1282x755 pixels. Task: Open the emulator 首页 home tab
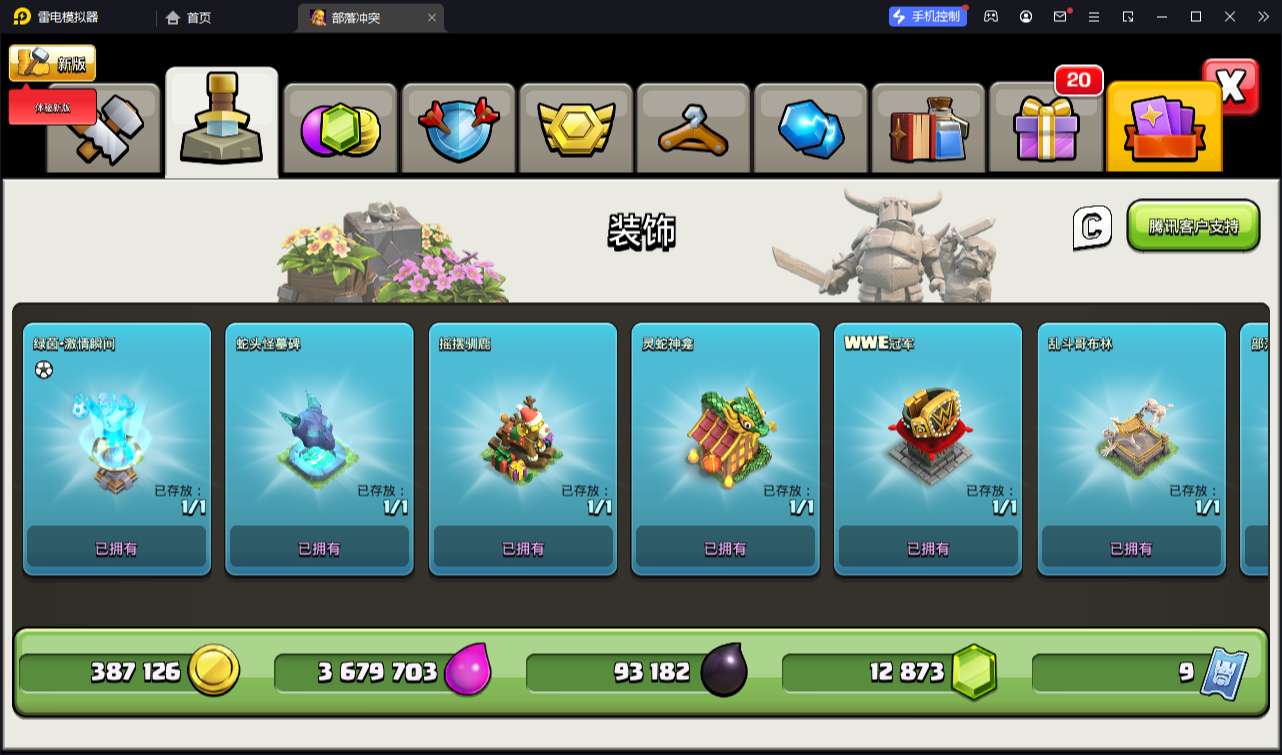click(189, 17)
